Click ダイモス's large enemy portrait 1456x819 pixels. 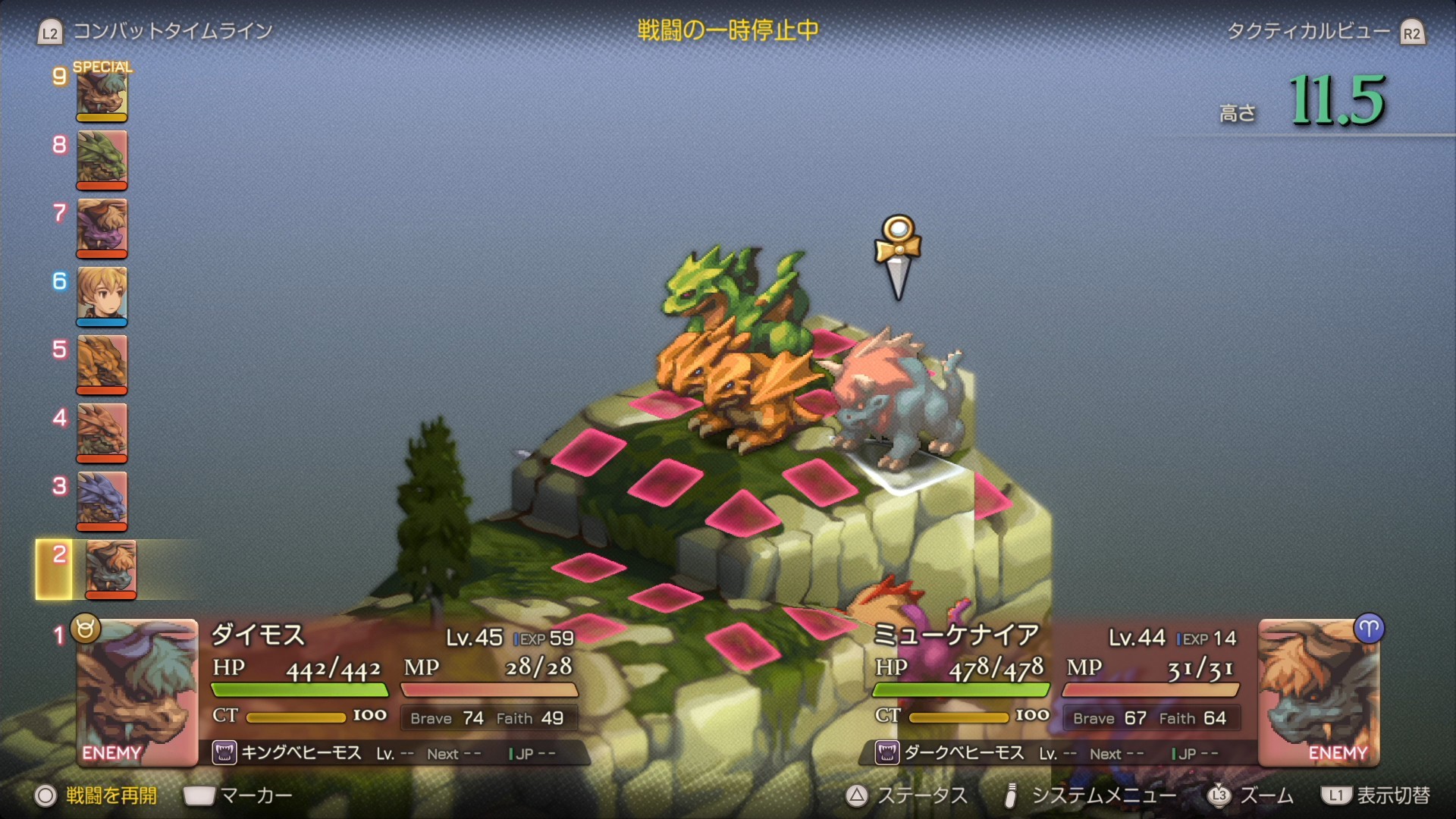coord(136,692)
